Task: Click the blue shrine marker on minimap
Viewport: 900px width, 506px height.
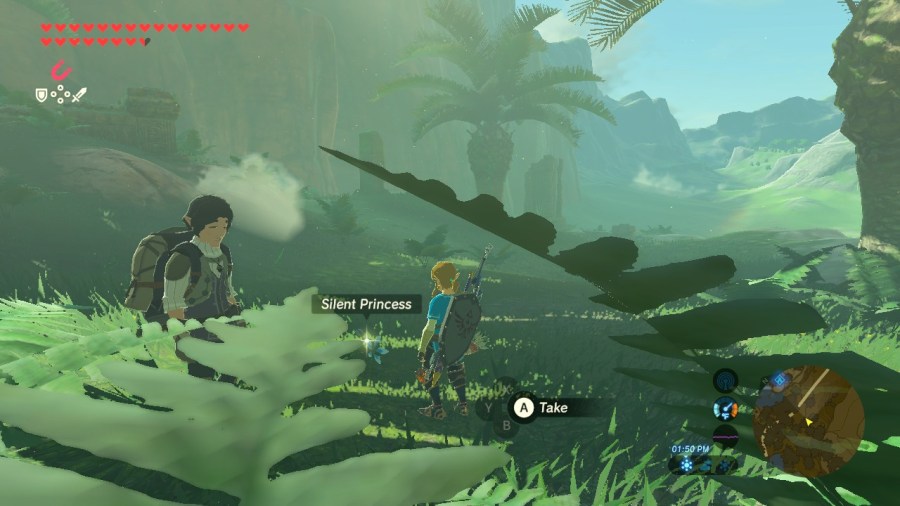Action: 780,381
